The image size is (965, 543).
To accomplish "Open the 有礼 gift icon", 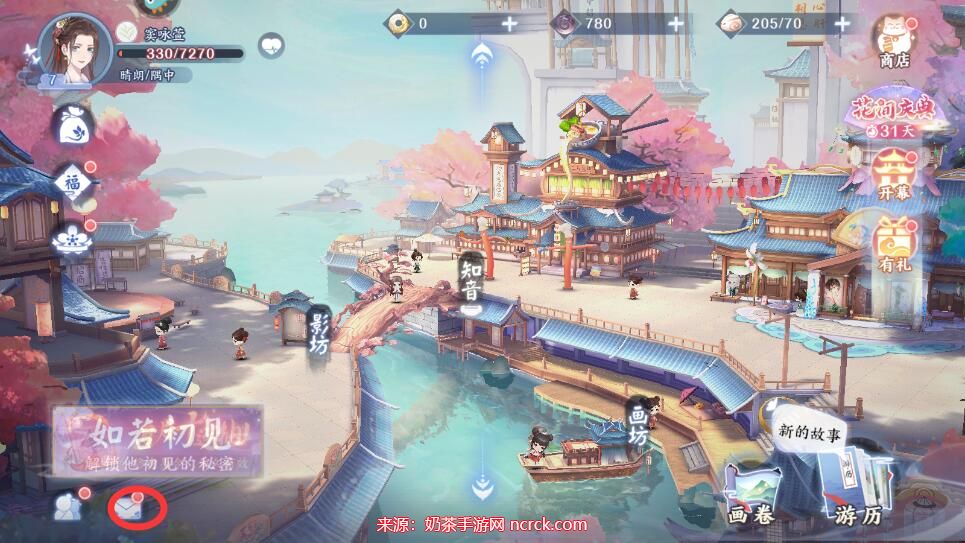I will click(x=893, y=246).
